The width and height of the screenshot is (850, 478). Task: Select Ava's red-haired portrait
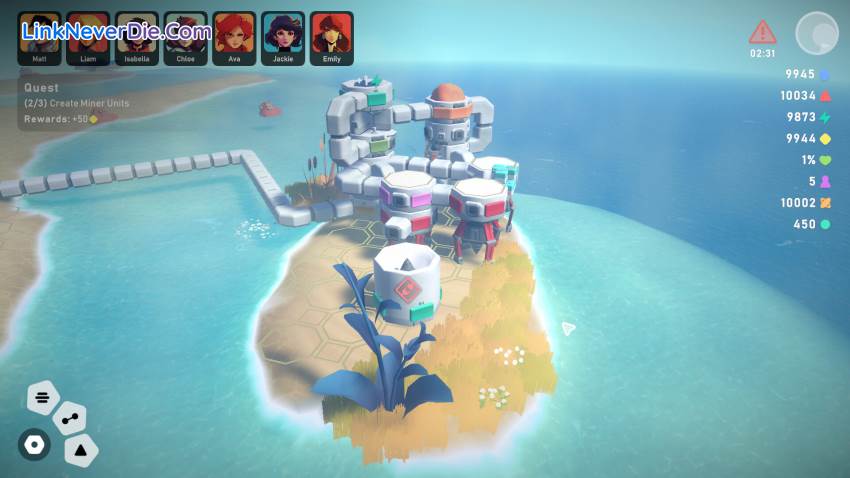click(x=234, y=36)
